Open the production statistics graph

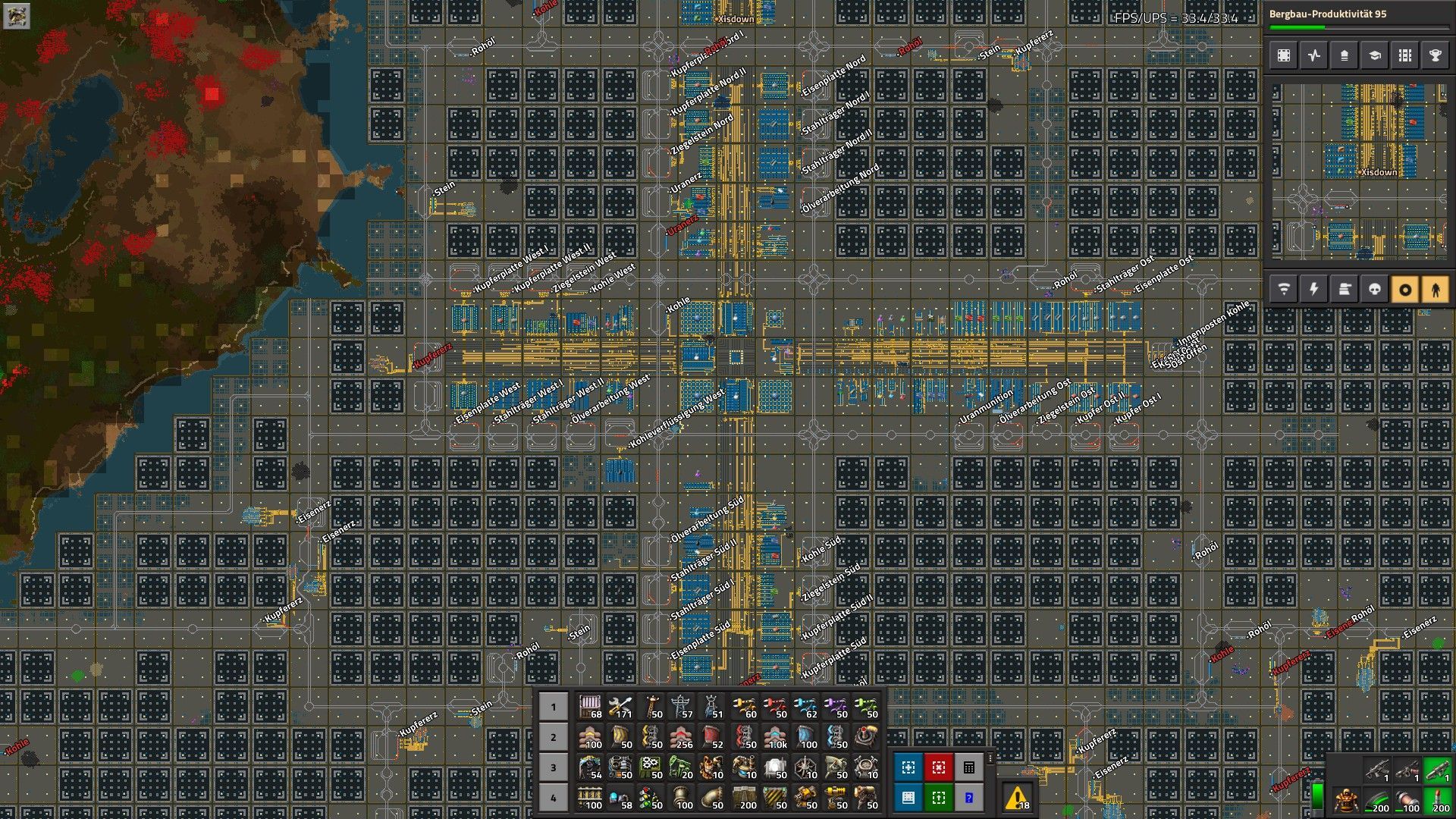coord(1313,55)
